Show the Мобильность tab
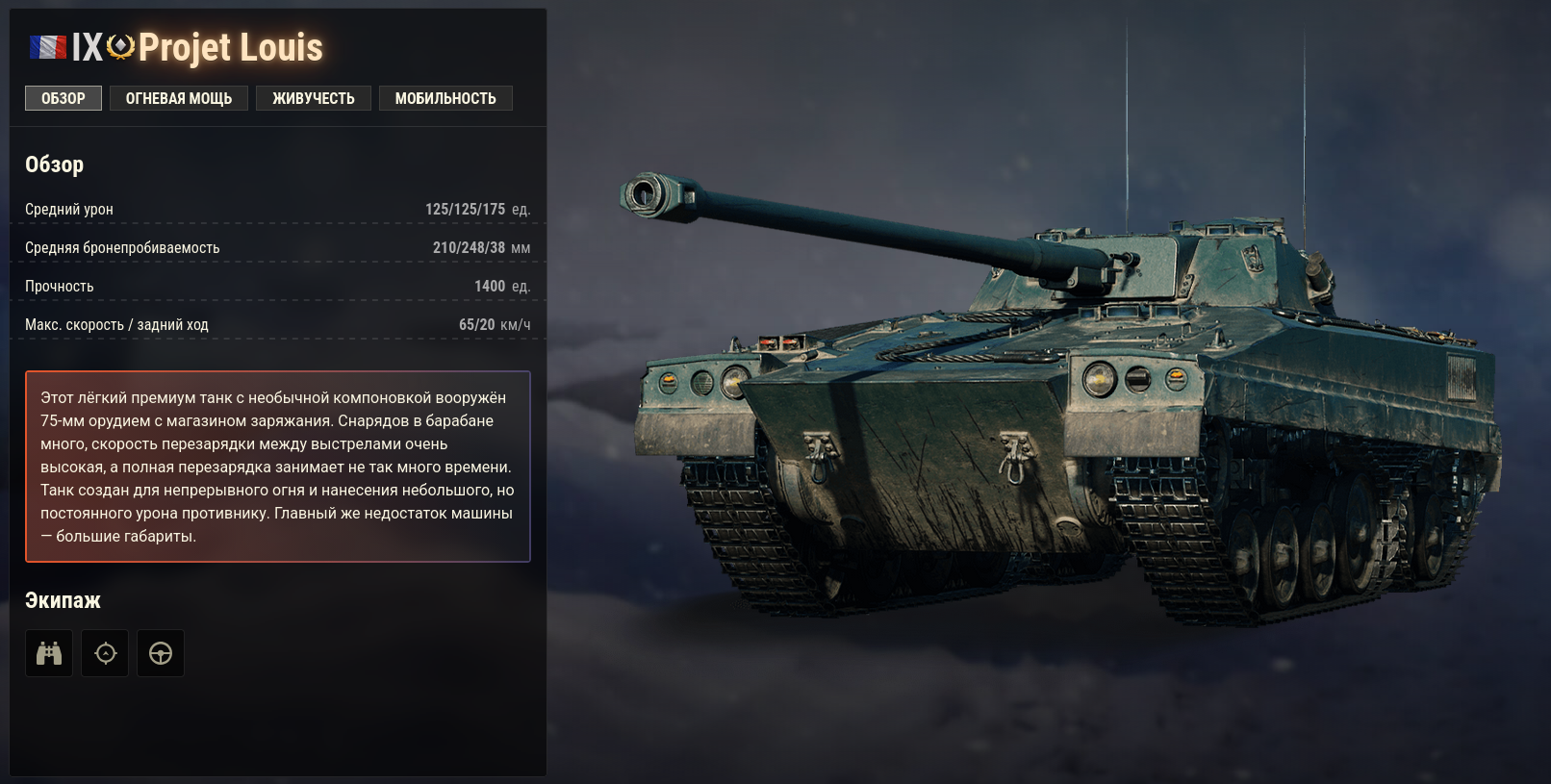Image resolution: width=1551 pixels, height=784 pixels. [x=445, y=98]
